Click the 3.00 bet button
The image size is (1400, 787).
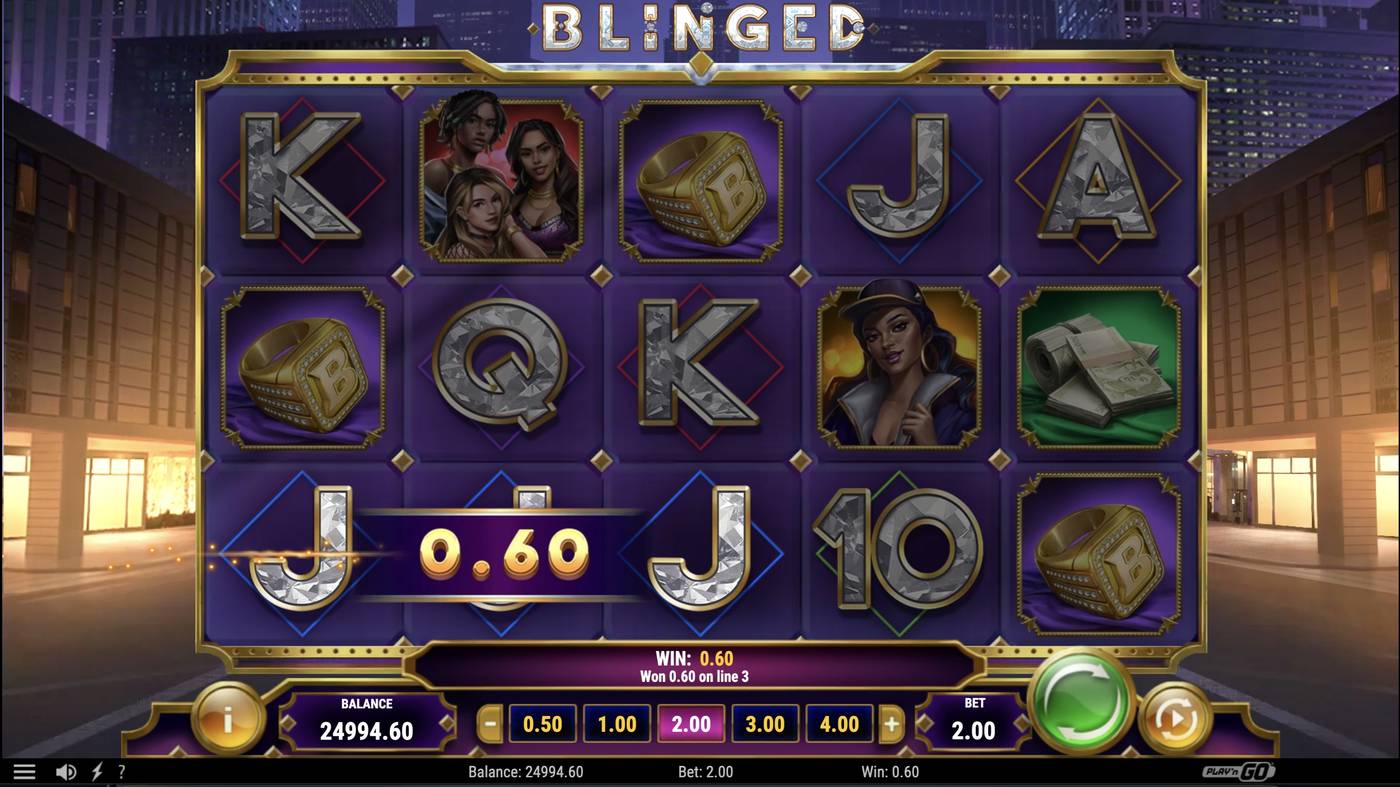pyautogui.click(x=765, y=723)
